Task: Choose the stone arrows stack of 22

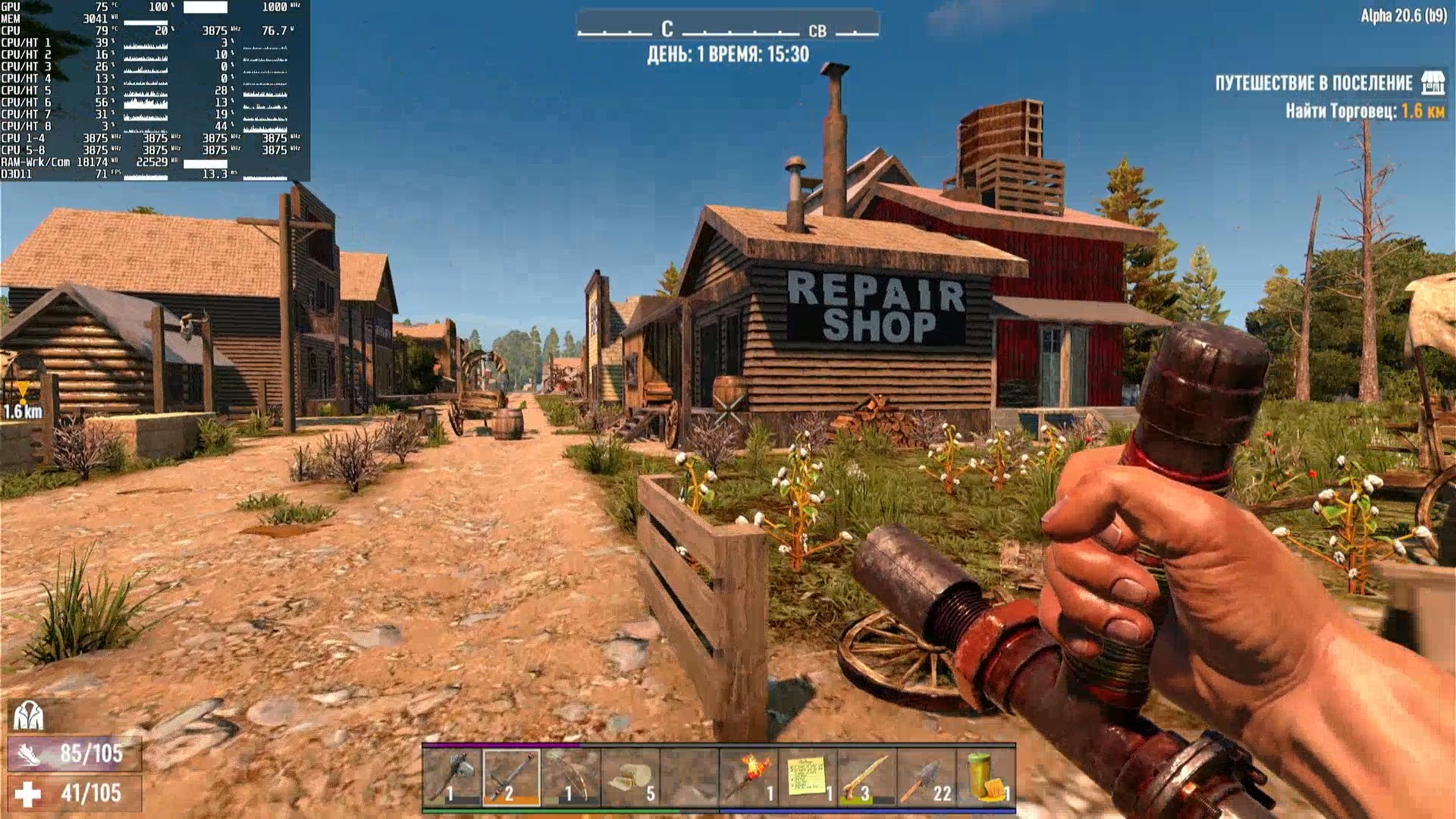Action: pyautogui.click(x=926, y=778)
